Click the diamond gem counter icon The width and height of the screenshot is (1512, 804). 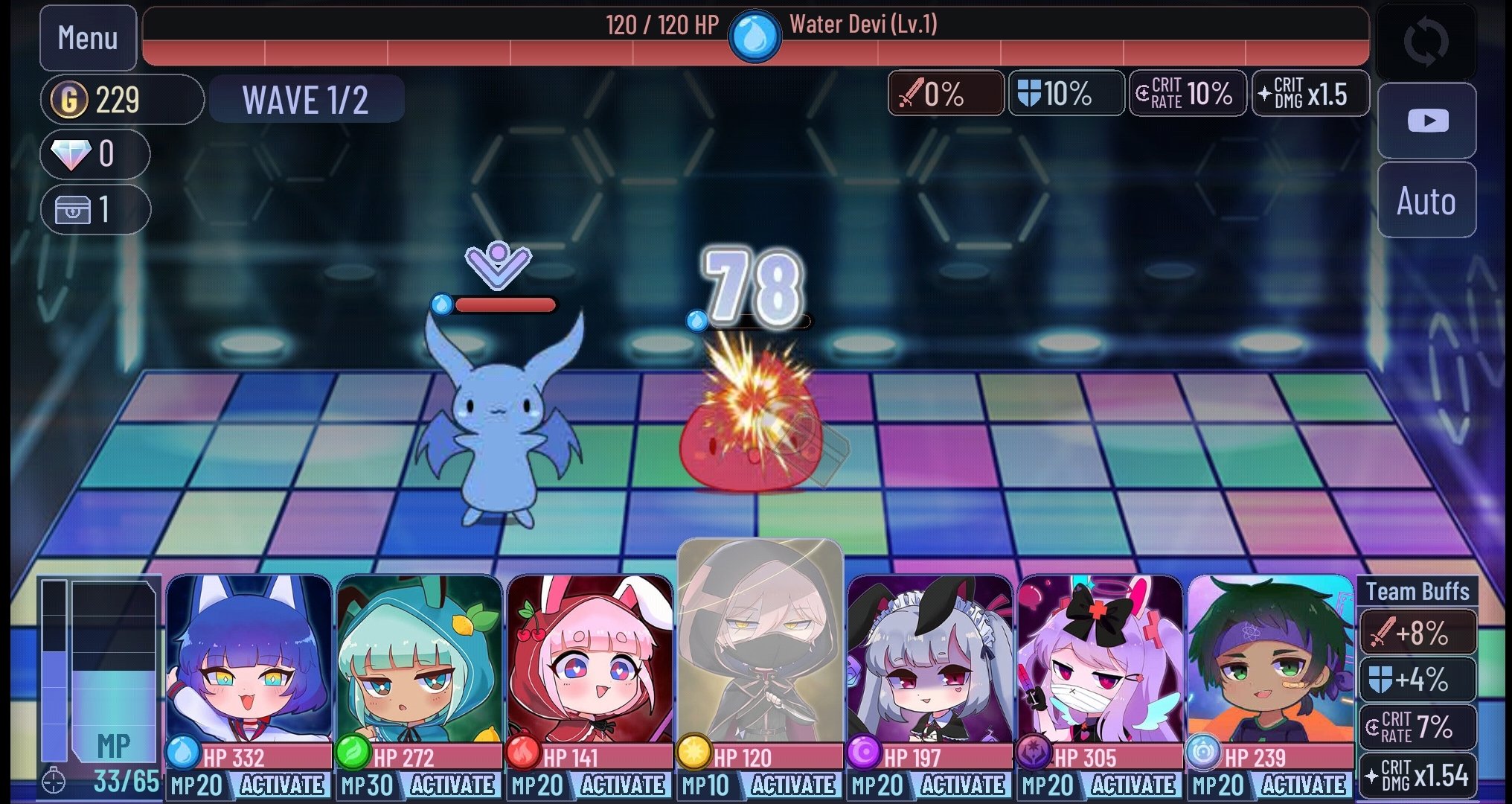click(67, 154)
